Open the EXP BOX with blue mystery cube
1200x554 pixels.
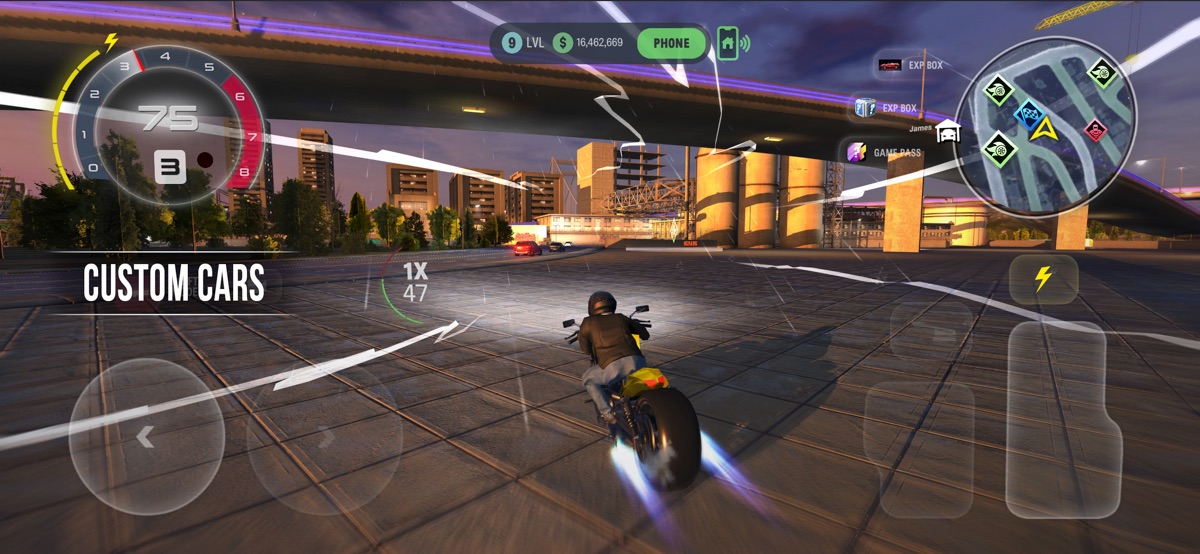pyautogui.click(x=886, y=108)
